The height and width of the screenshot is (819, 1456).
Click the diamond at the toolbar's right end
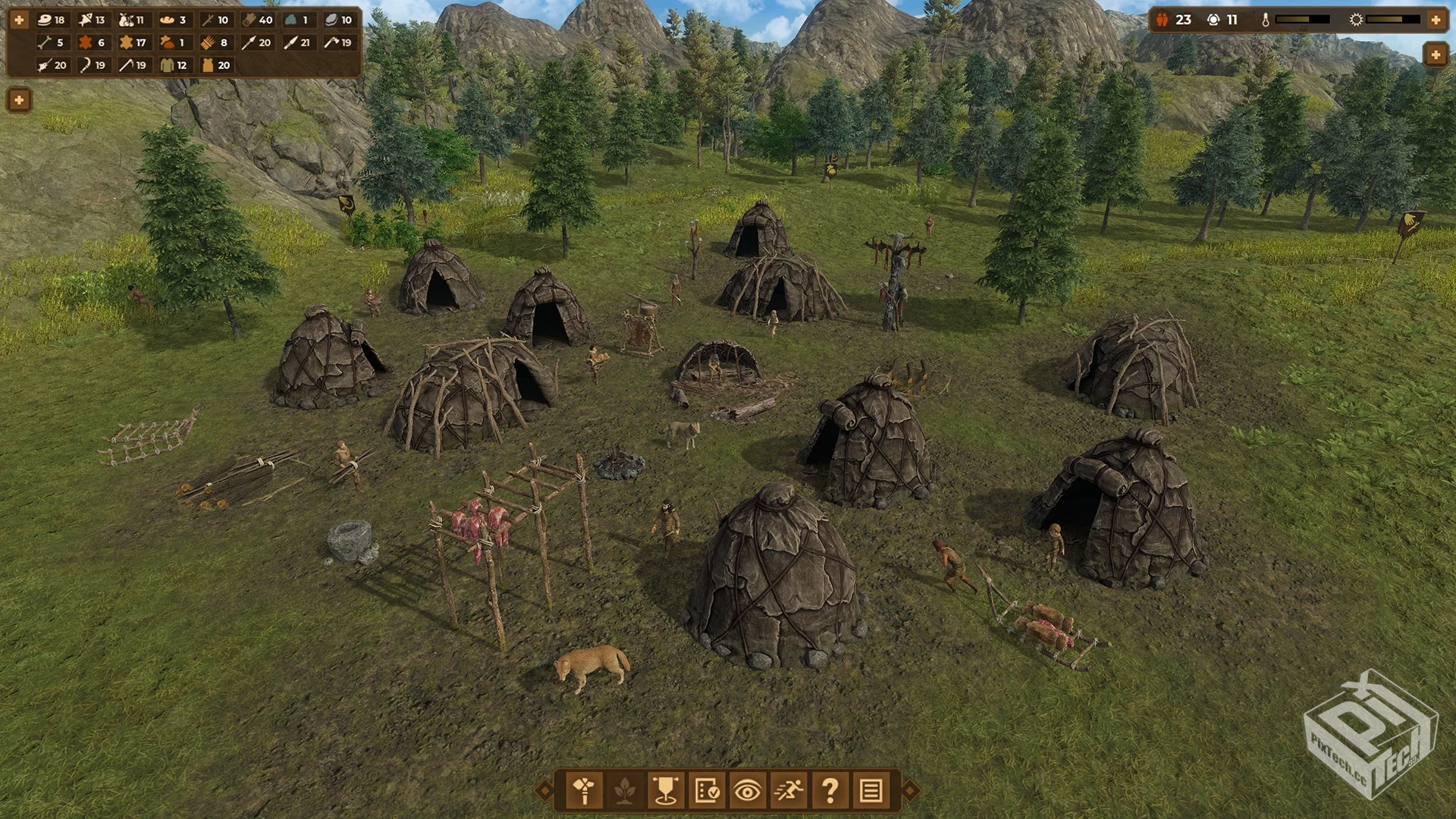click(910, 791)
